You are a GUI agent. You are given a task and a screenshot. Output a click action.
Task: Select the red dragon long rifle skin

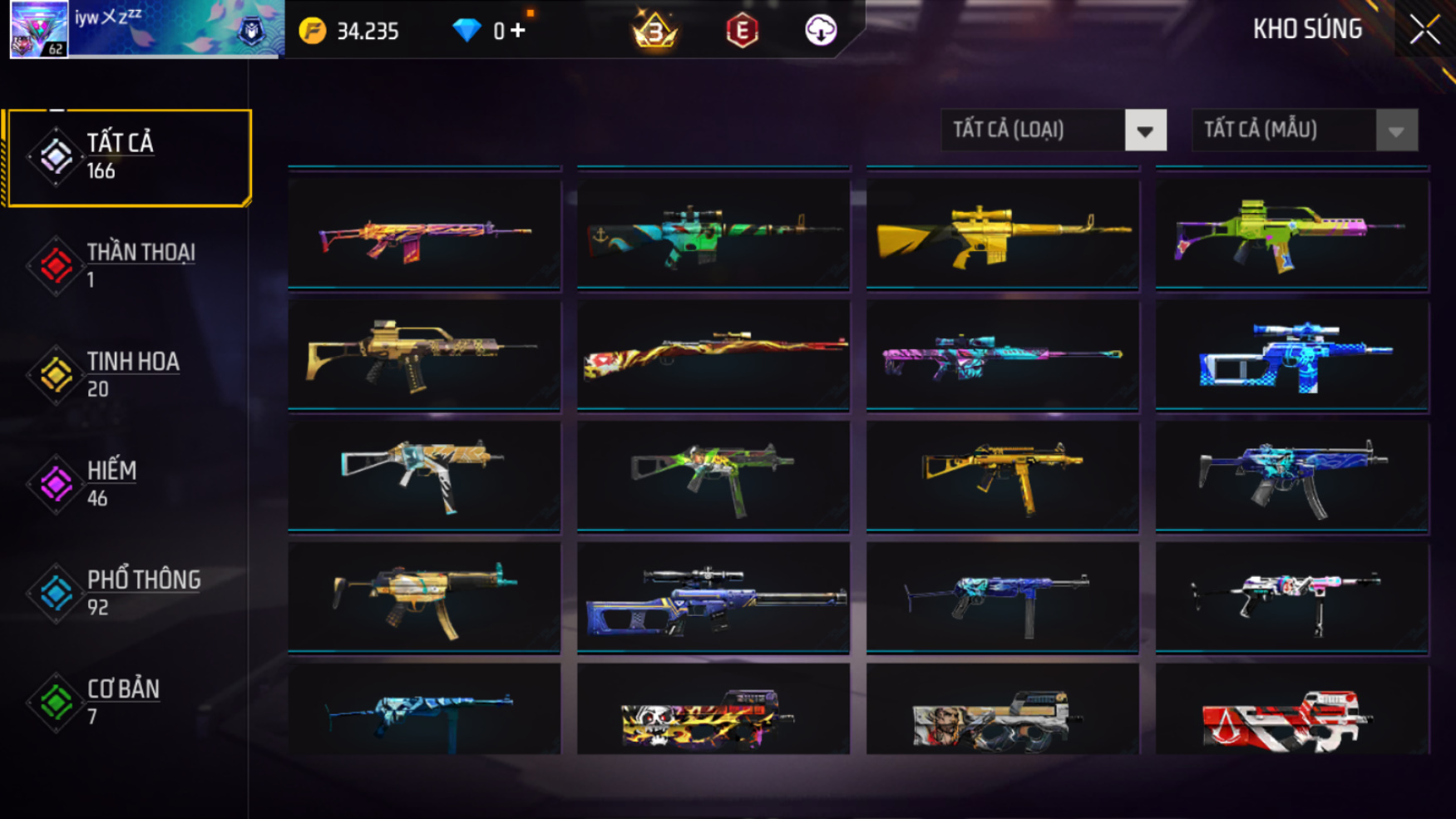[713, 356]
